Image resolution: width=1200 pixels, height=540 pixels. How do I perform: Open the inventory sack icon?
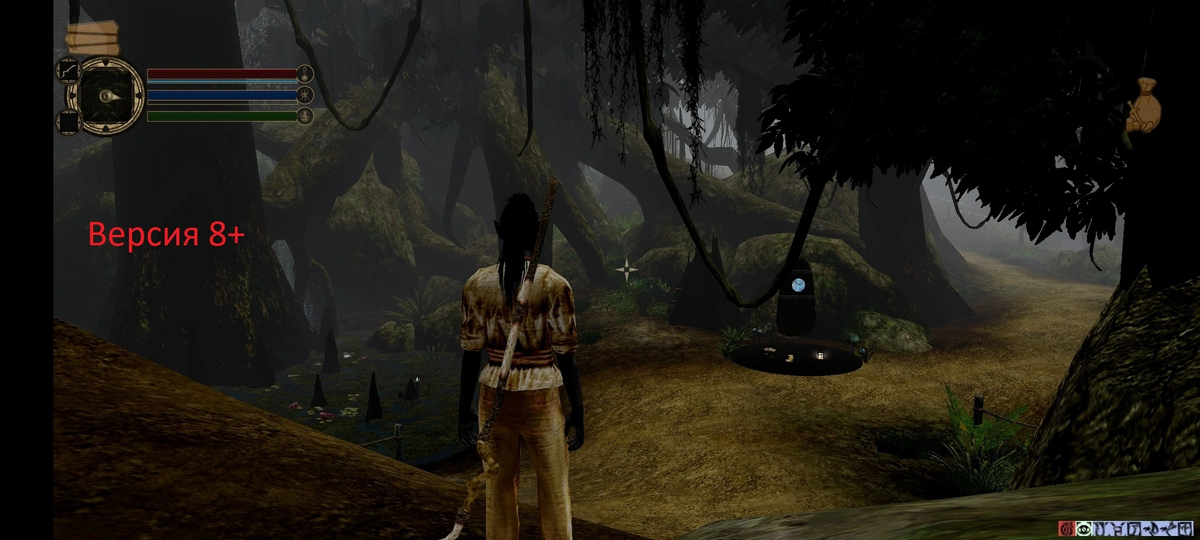pyautogui.click(x=1144, y=105)
